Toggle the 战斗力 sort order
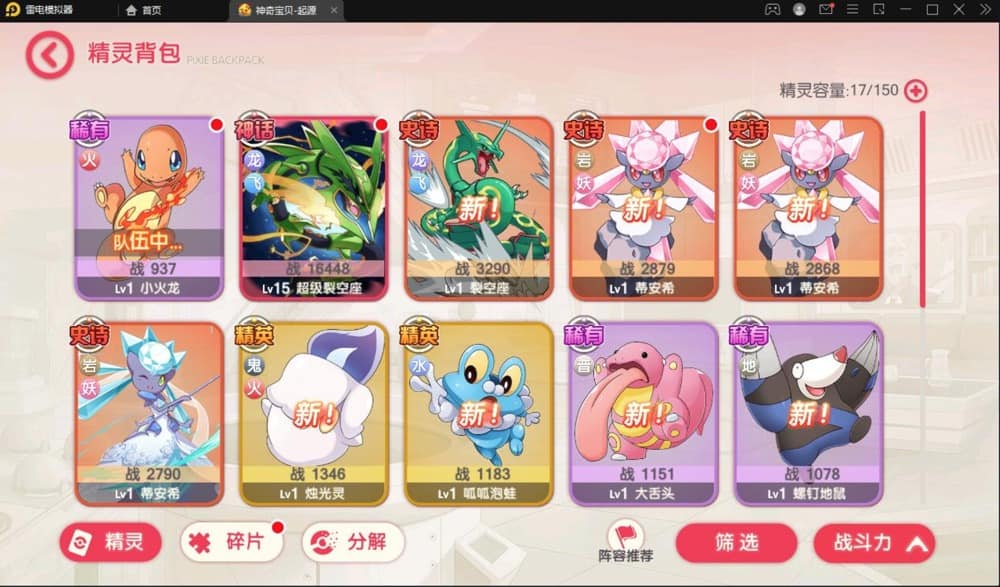Image resolution: width=1000 pixels, height=587 pixels. tap(874, 543)
